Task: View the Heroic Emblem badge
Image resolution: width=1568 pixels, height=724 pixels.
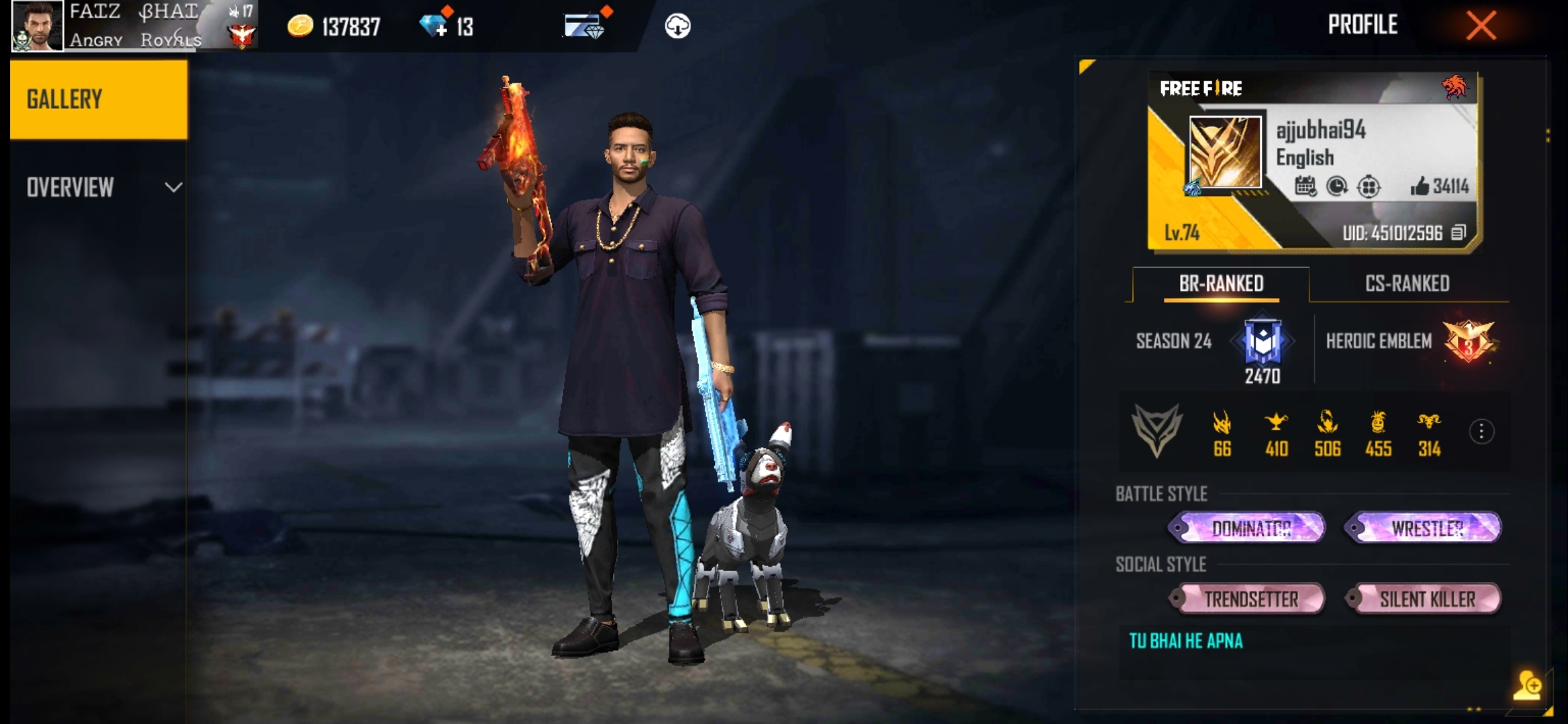Action: click(1468, 342)
